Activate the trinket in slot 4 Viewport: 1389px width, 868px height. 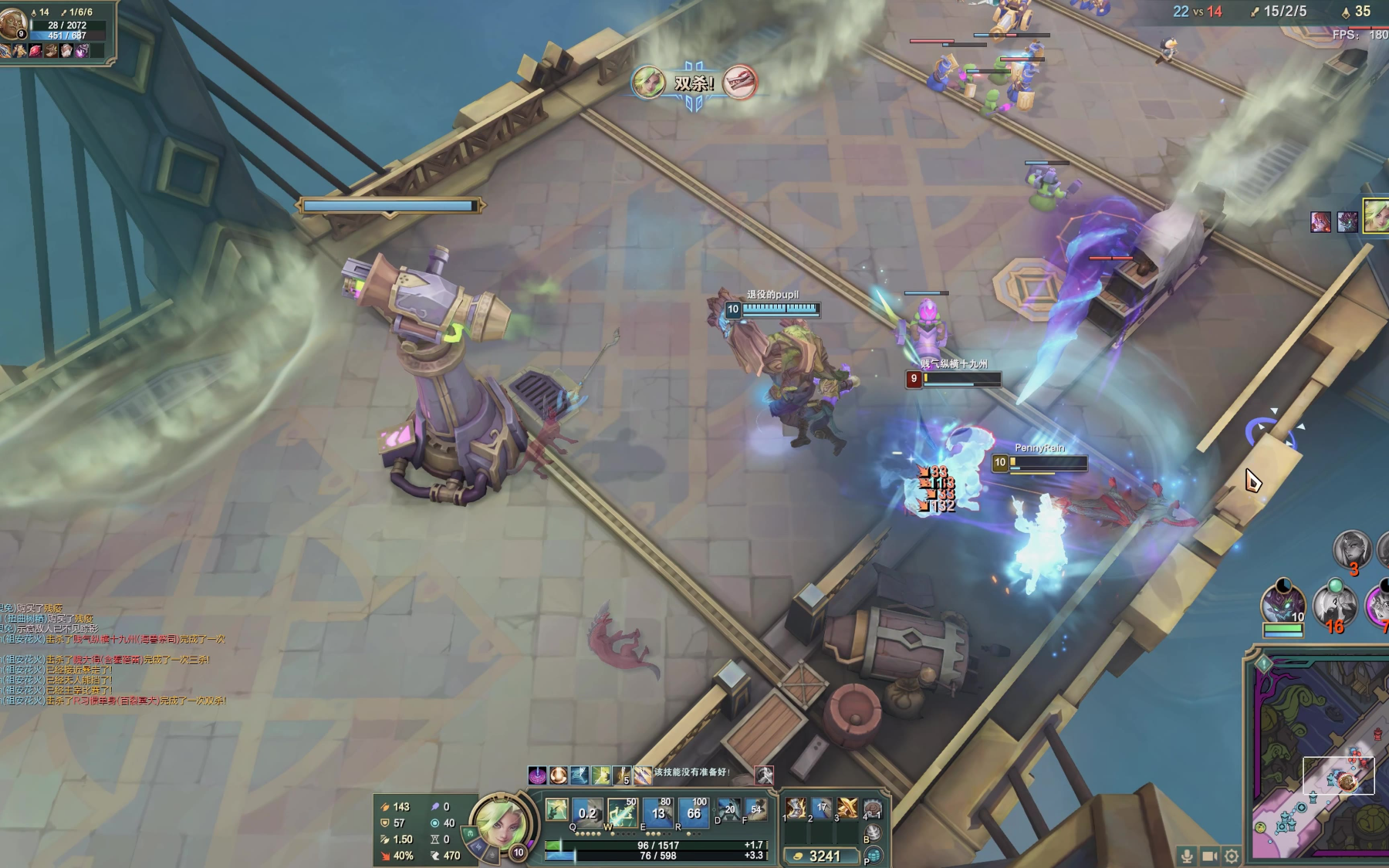pos(873,808)
